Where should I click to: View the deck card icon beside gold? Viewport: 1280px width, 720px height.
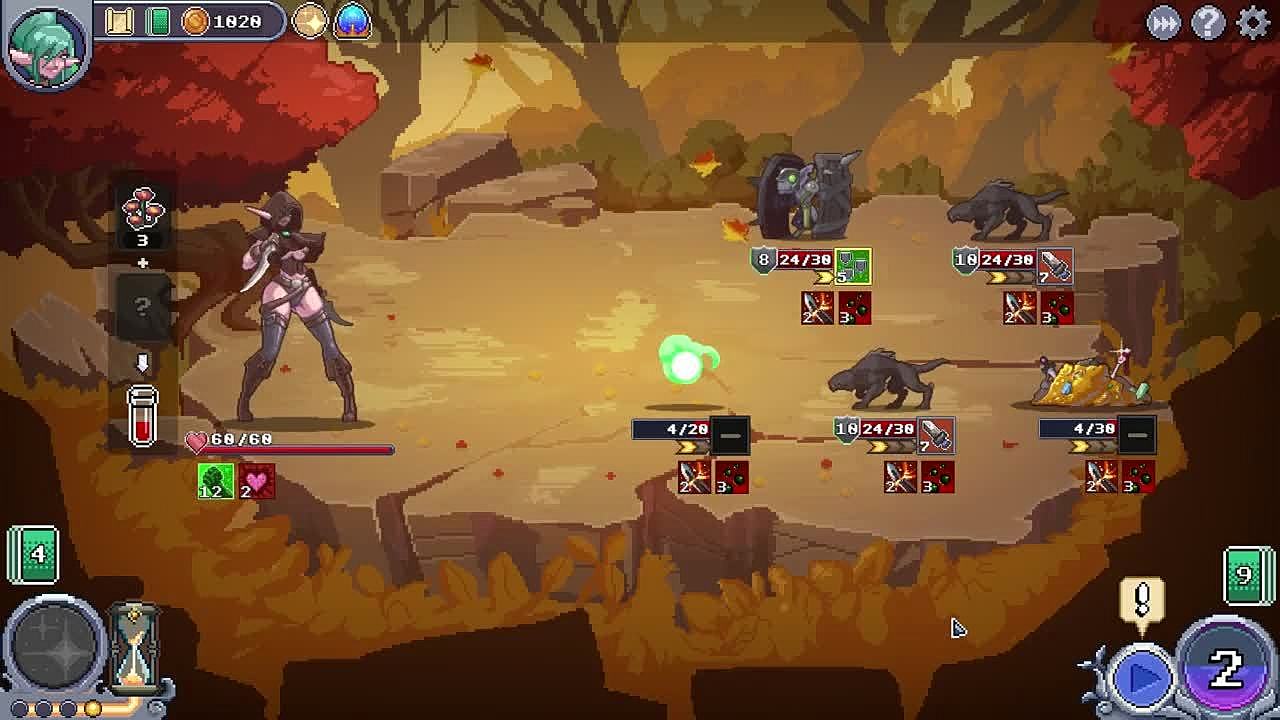158,21
